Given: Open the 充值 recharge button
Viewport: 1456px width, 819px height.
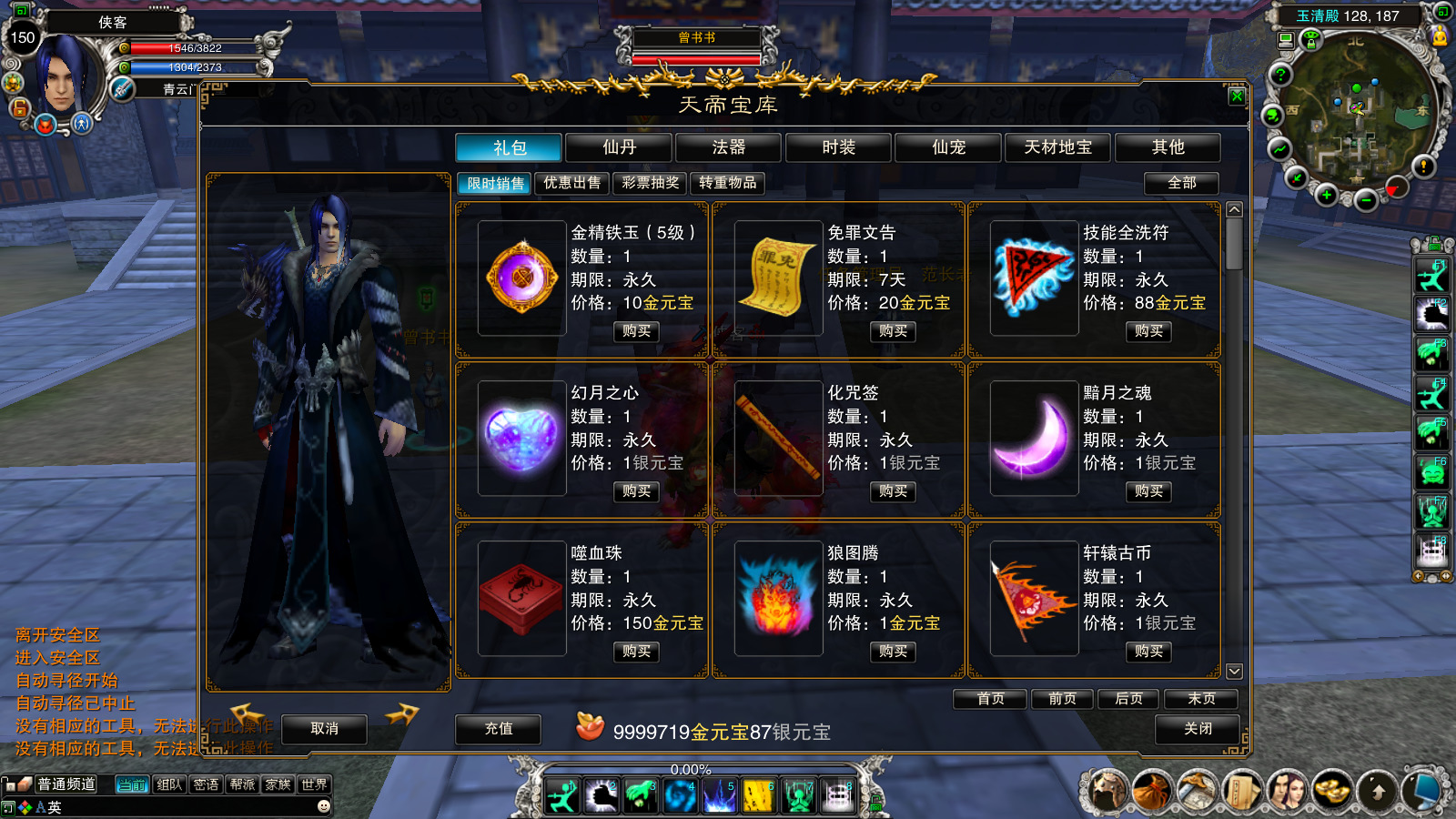Looking at the screenshot, I should coord(498,729).
